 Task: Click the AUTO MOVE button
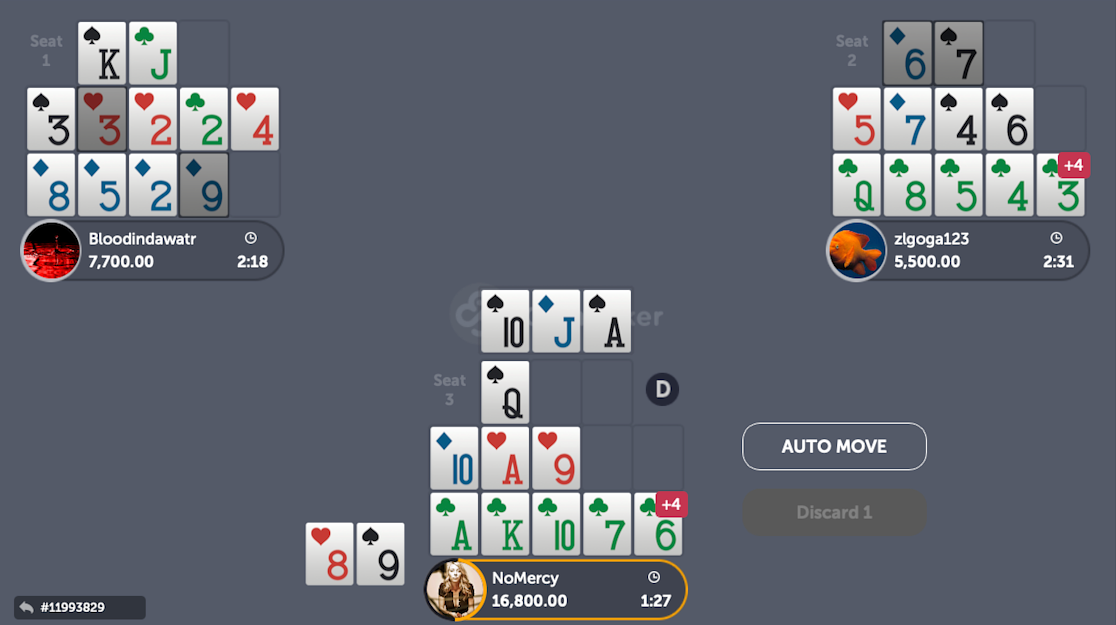[x=834, y=446]
